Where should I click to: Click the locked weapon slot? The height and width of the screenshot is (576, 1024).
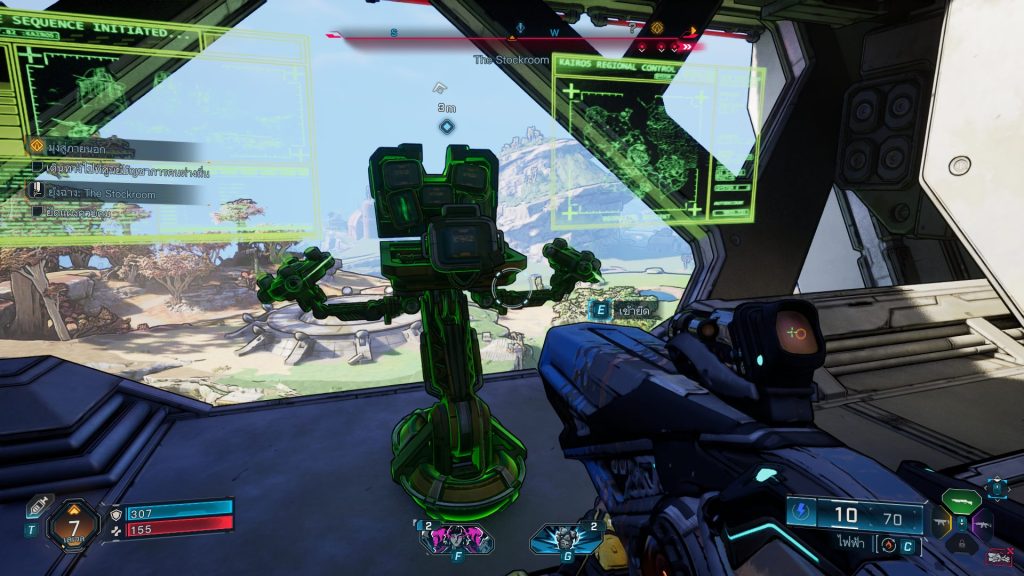961,543
